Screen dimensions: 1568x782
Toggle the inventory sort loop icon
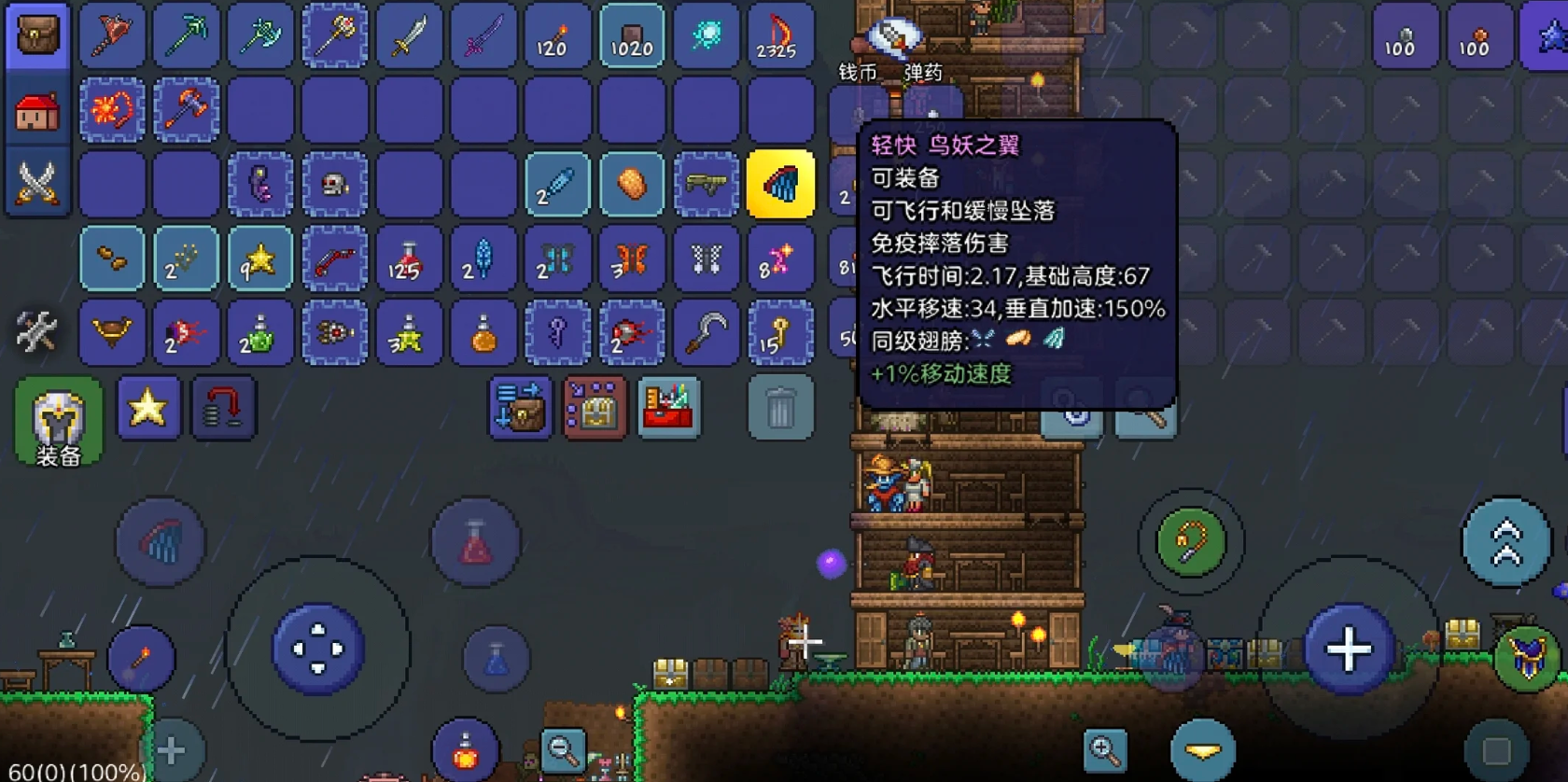click(224, 408)
